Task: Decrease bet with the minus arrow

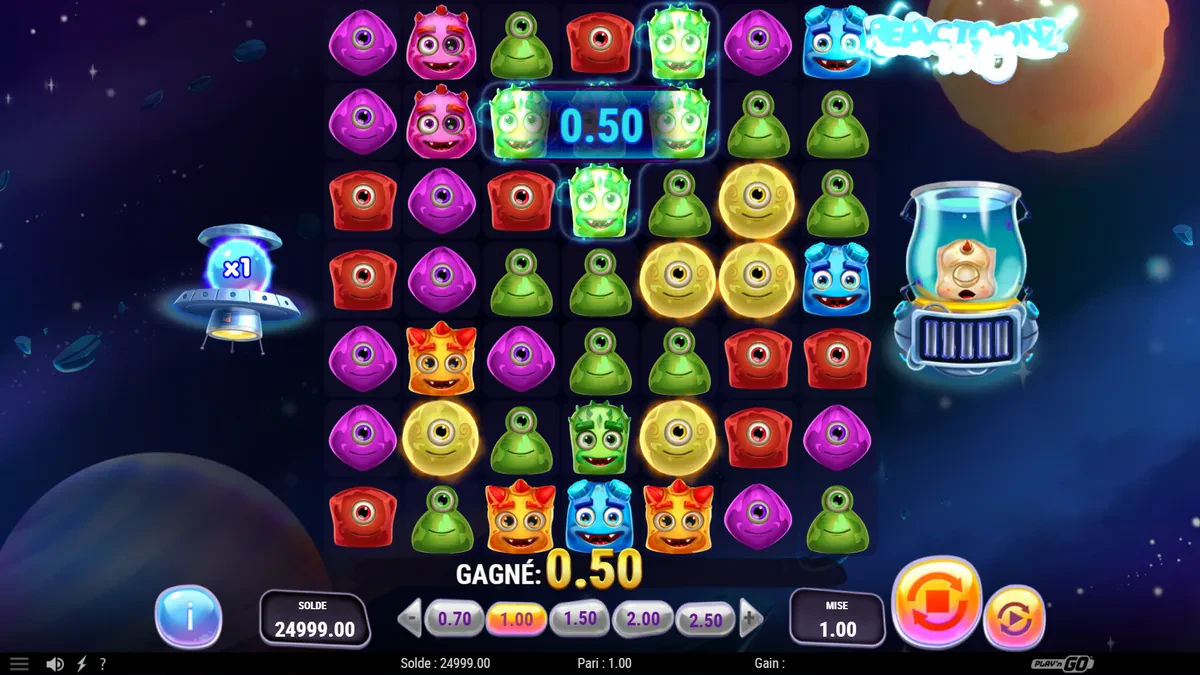Action: tap(410, 619)
